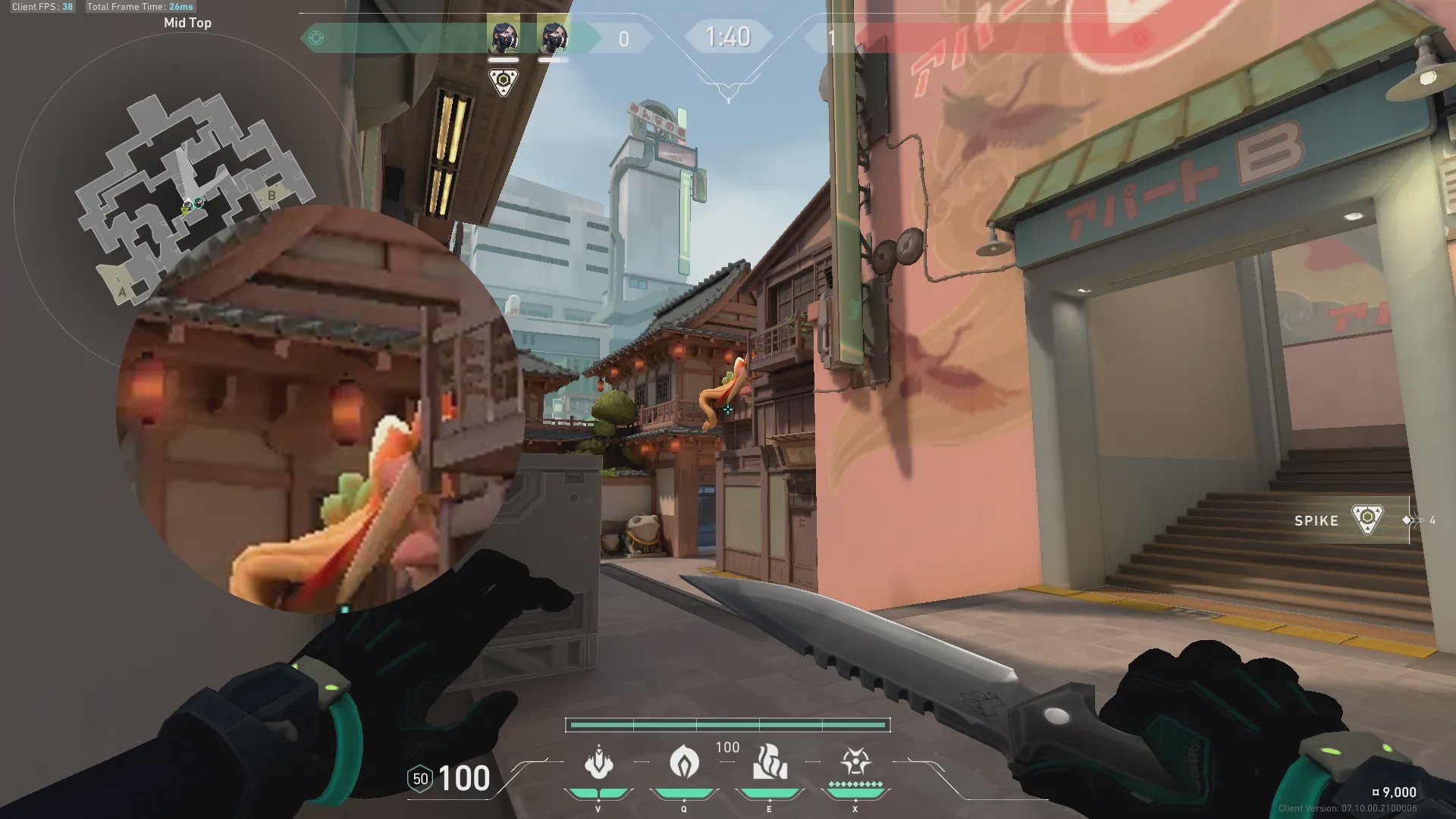This screenshot has height=819, width=1456.
Task: Click the A site marker on the minimap
Action: click(x=122, y=291)
